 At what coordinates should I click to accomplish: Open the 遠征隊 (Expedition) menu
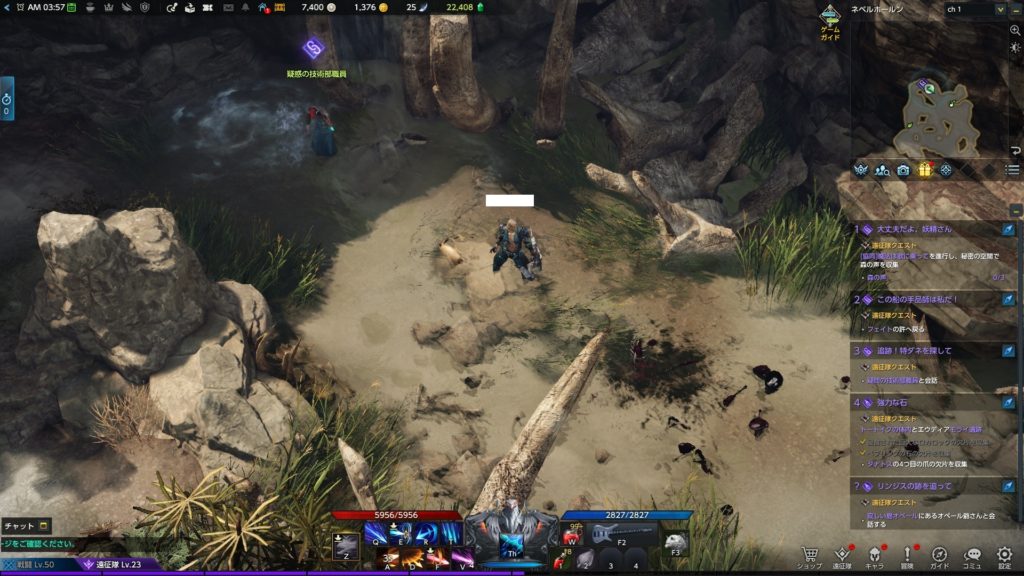click(842, 556)
